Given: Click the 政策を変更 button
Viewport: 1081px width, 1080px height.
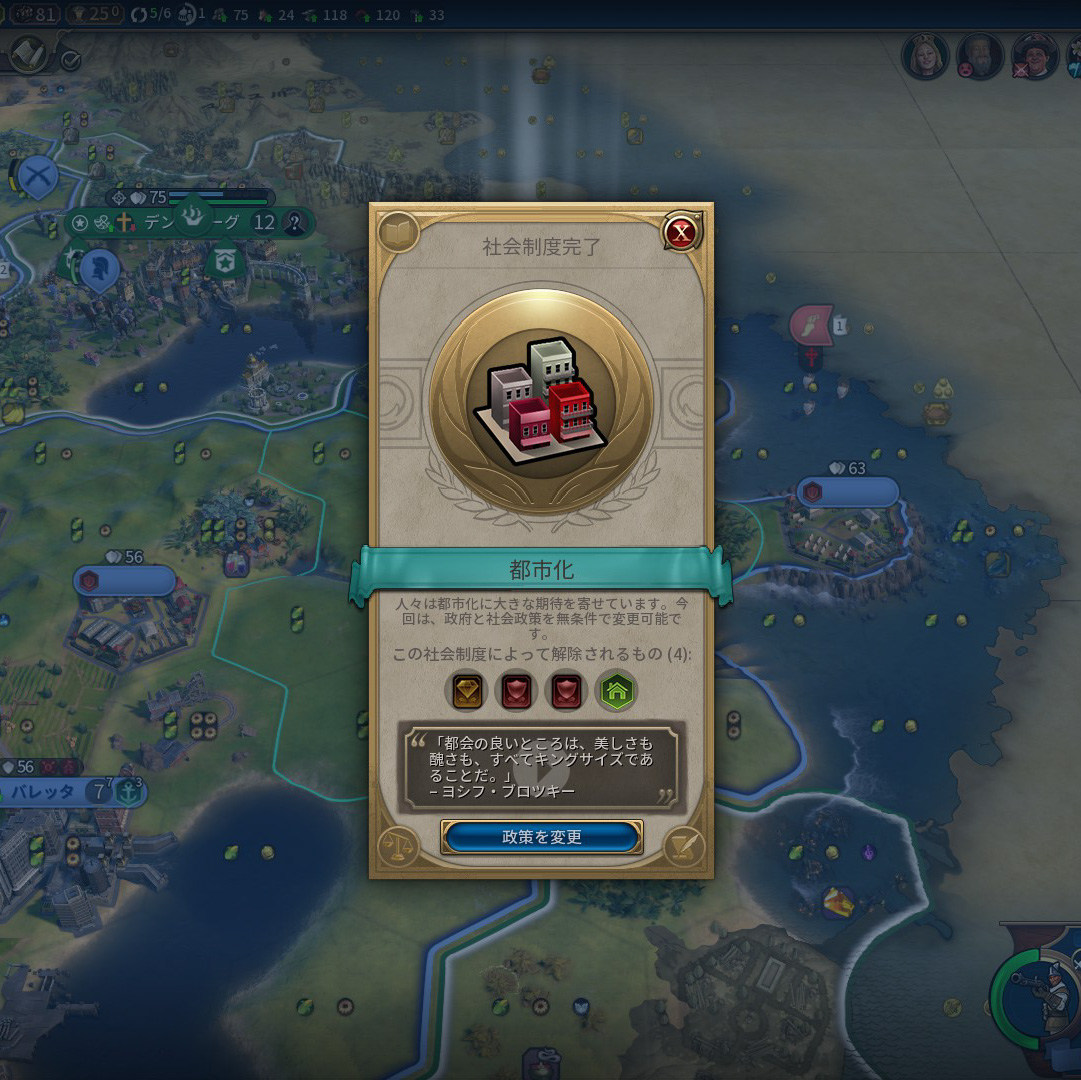Looking at the screenshot, I should pos(541,837).
